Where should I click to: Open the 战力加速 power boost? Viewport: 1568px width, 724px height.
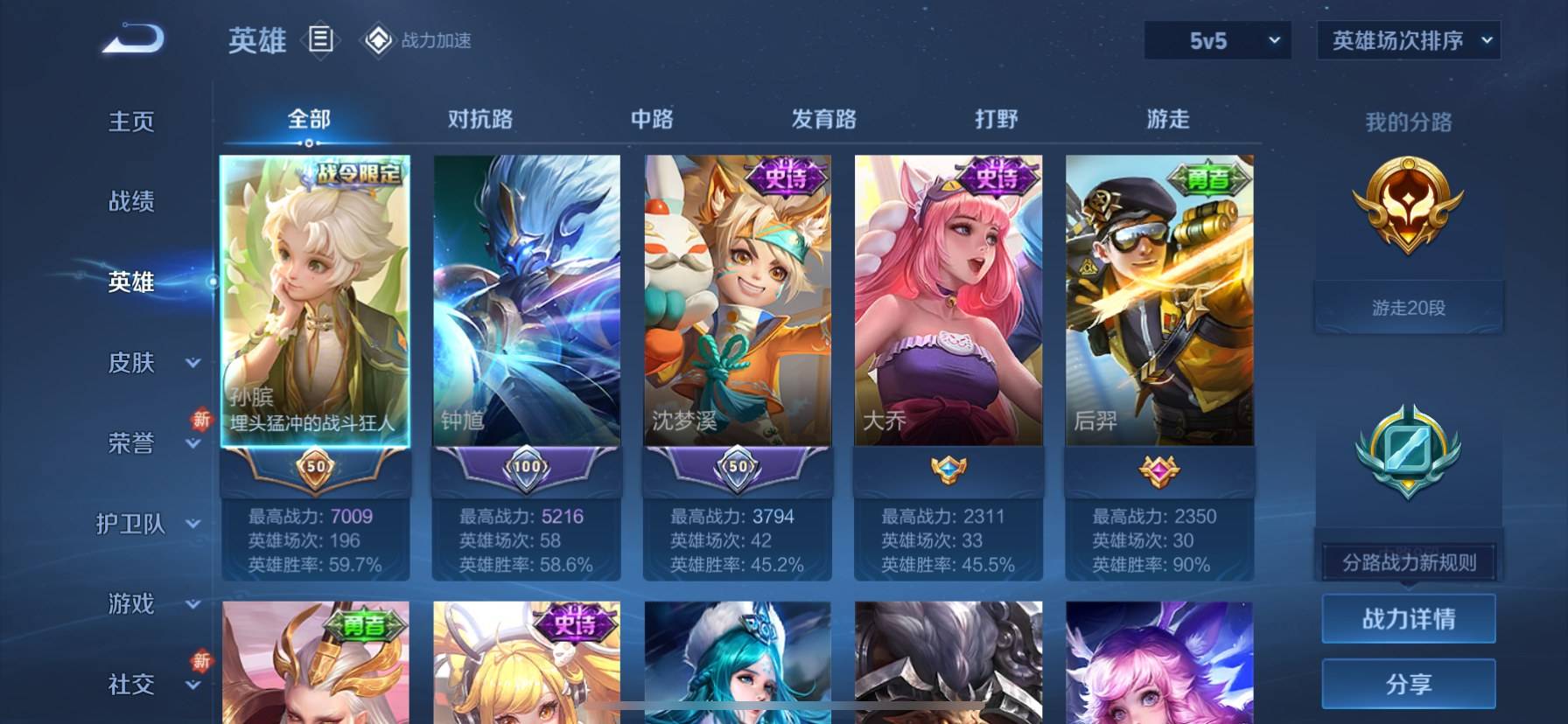click(418, 40)
